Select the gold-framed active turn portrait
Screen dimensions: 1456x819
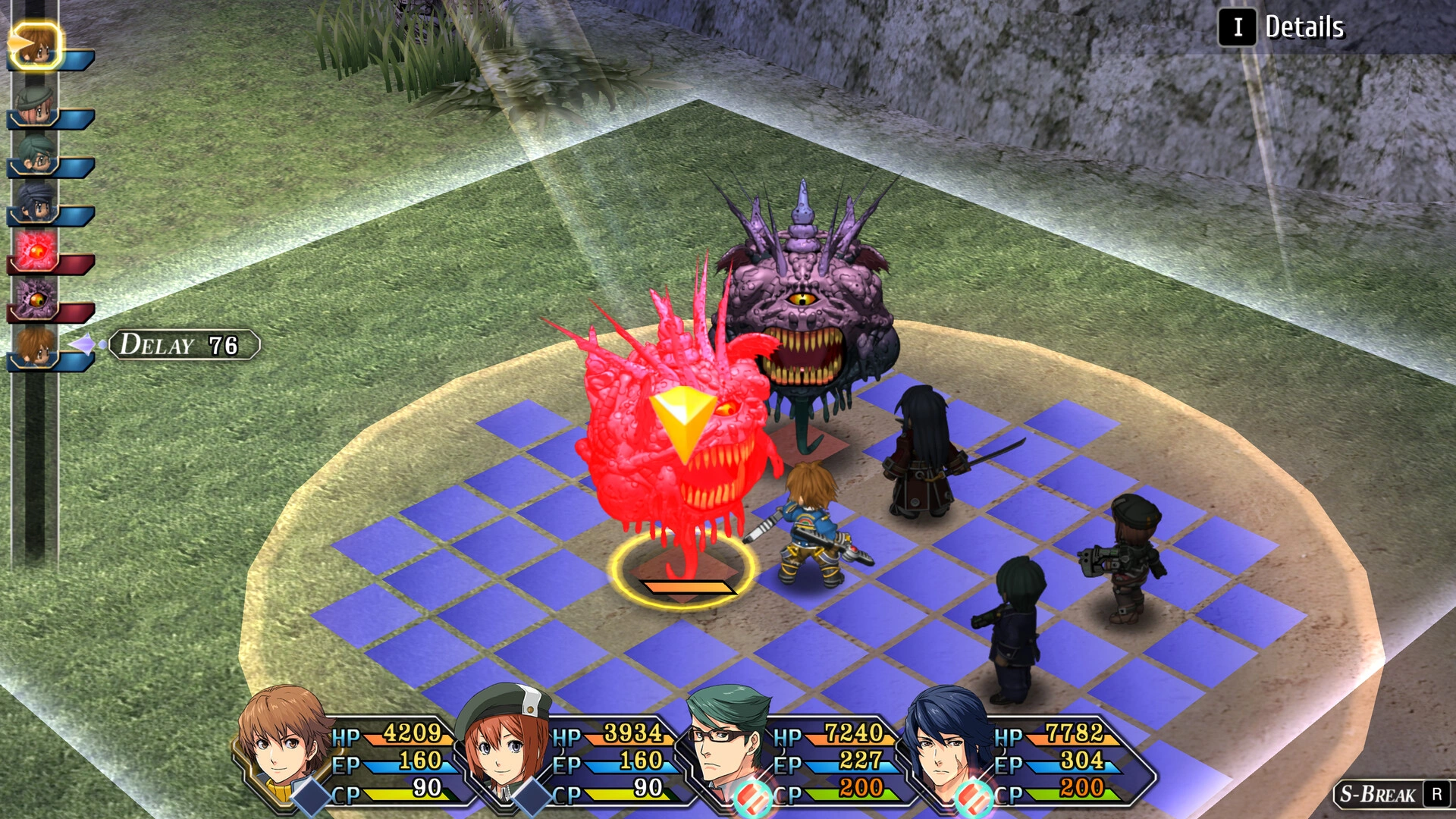(x=35, y=45)
